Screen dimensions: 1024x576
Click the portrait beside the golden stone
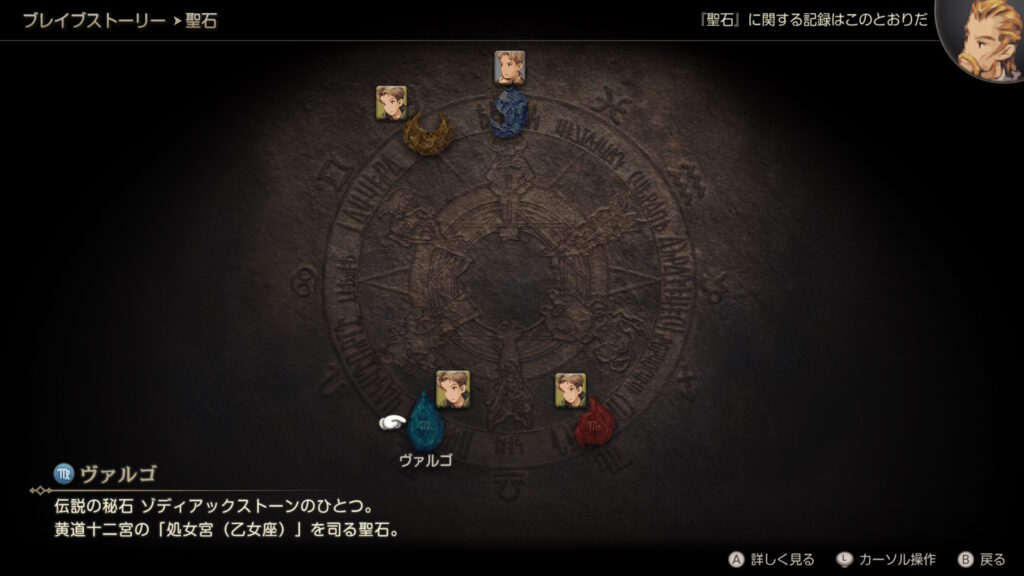[391, 102]
